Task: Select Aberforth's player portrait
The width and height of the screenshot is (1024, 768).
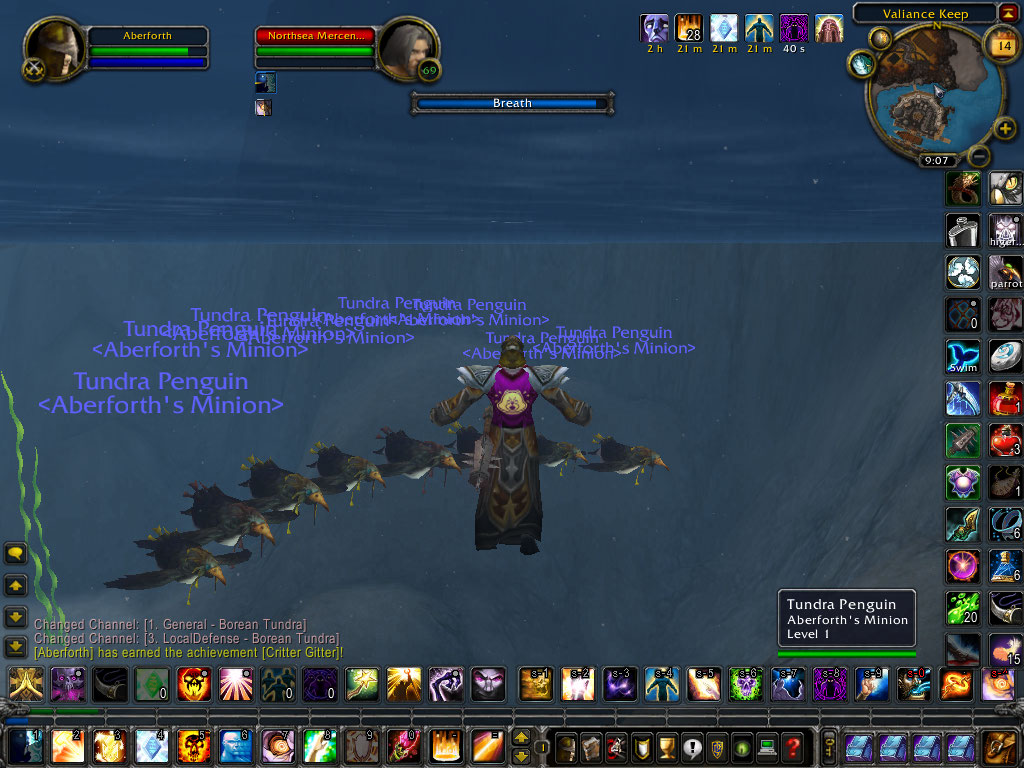Action: coord(54,51)
